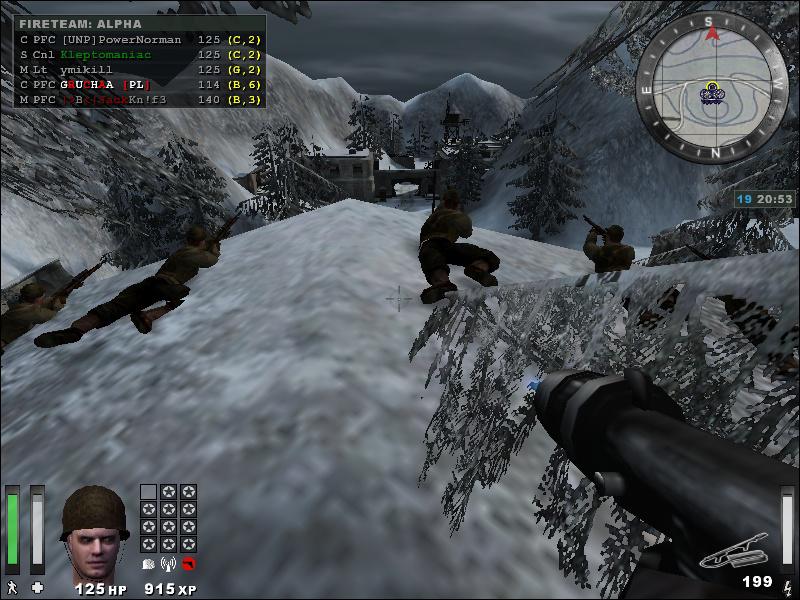The height and width of the screenshot is (600, 800).
Task: Click the red pistol light weapons icon
Action: coord(188,564)
